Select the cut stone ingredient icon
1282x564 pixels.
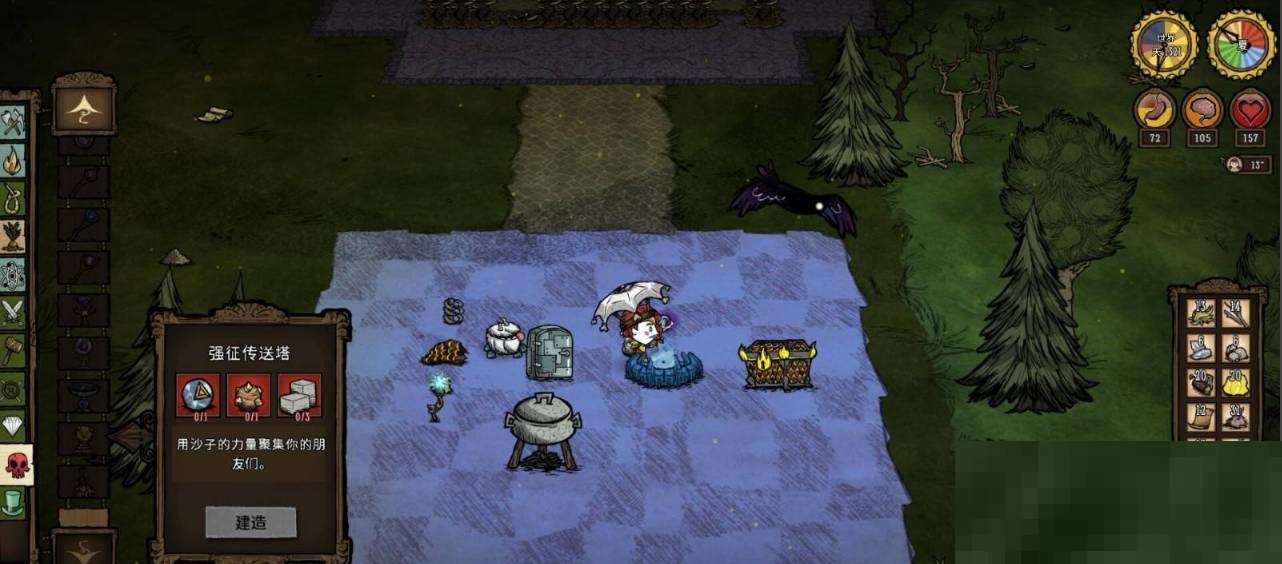[300, 395]
